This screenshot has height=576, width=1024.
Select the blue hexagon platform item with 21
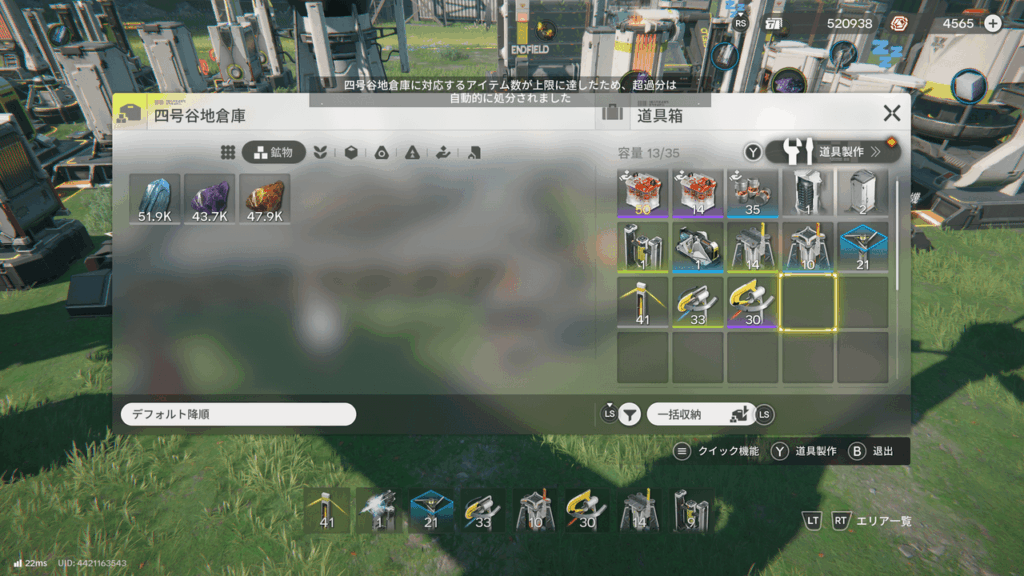tap(862, 246)
